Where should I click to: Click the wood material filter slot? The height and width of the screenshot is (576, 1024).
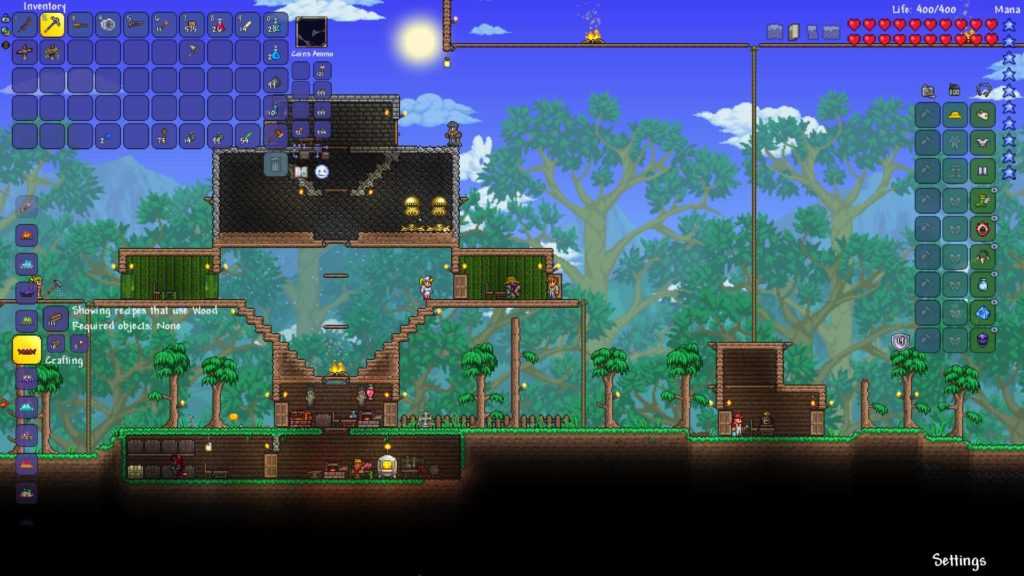55,319
